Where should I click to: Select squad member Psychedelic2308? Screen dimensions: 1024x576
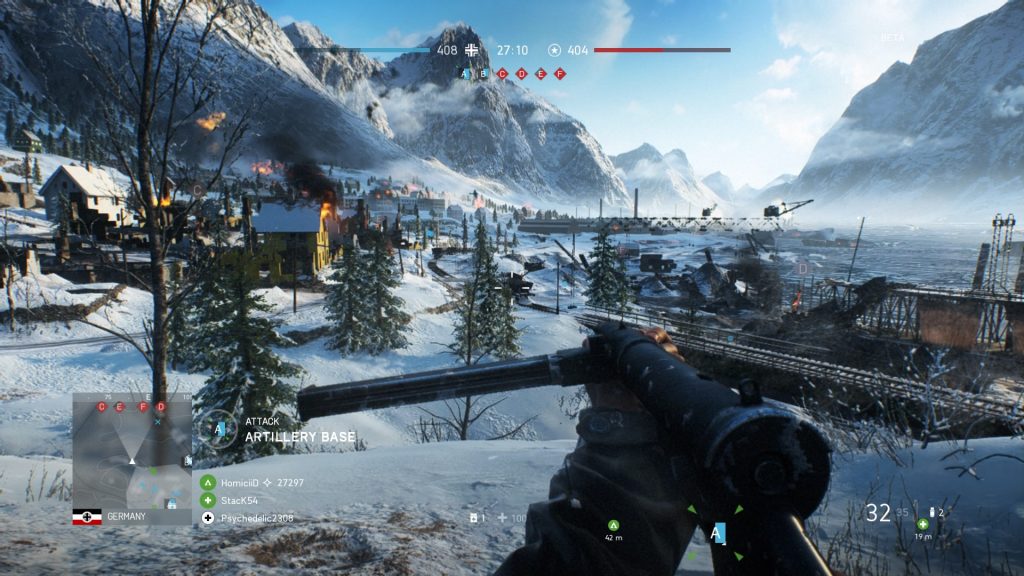coord(208,517)
